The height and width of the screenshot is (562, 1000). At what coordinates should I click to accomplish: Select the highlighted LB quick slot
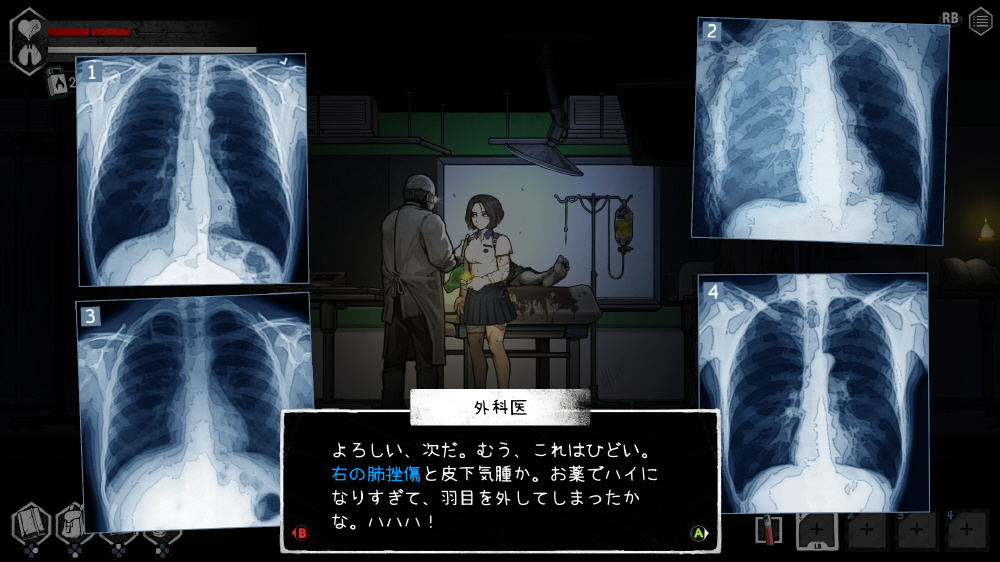coord(815,530)
